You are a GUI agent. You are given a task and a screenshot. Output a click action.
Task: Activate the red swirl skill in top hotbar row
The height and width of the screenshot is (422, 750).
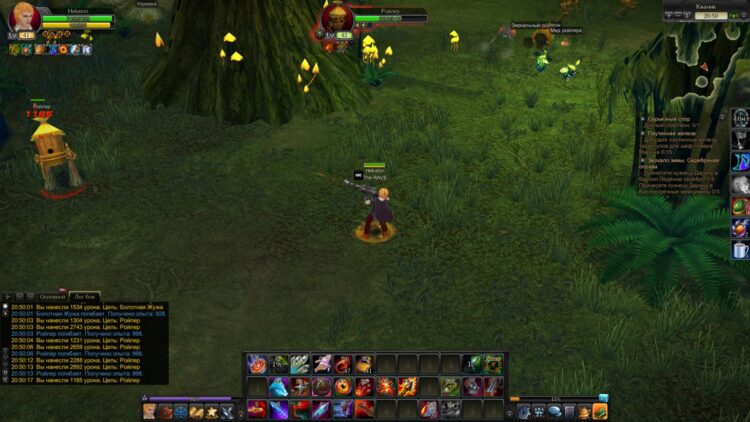[257, 364]
